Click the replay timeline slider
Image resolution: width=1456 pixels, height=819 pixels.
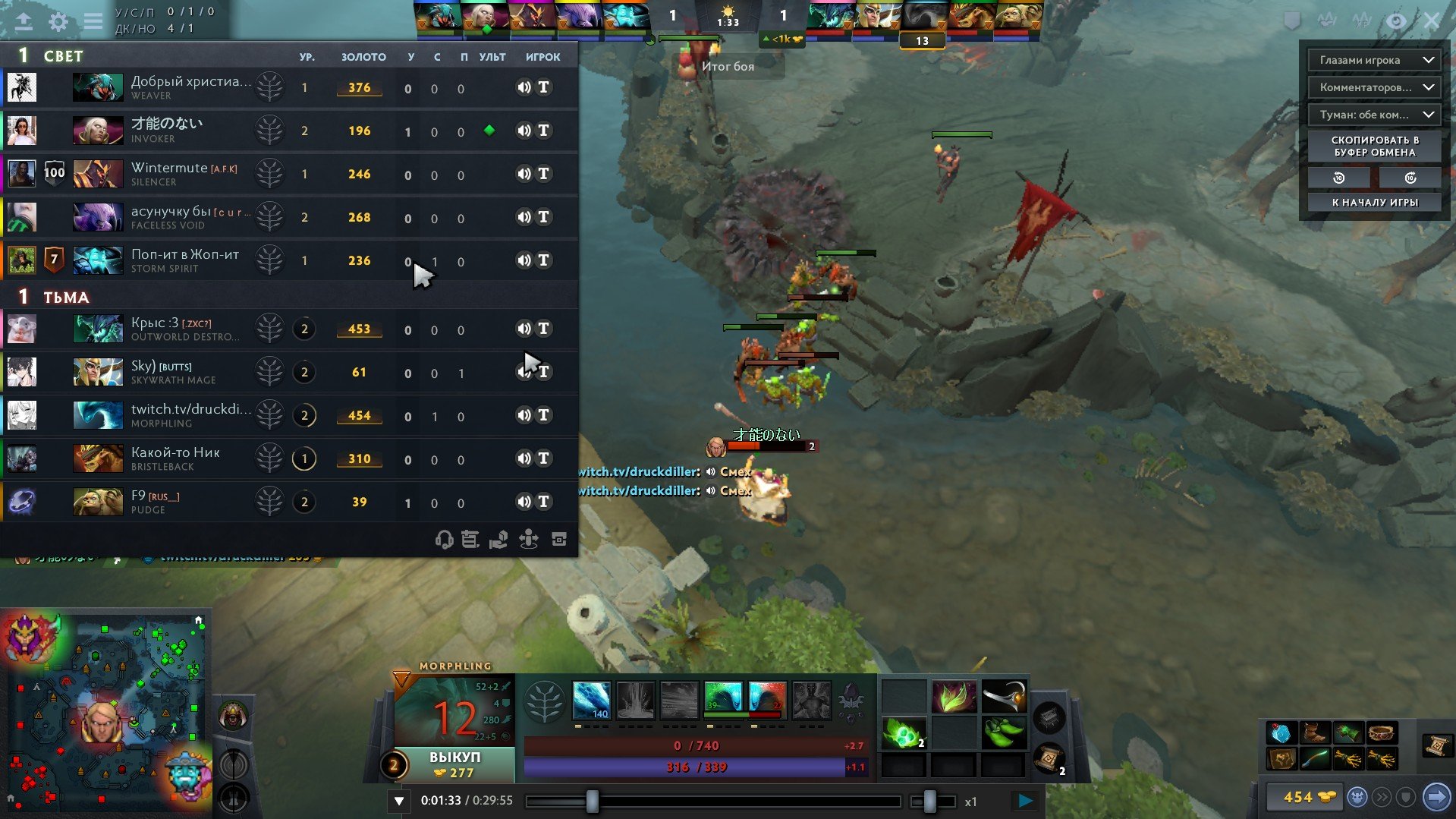click(x=713, y=801)
